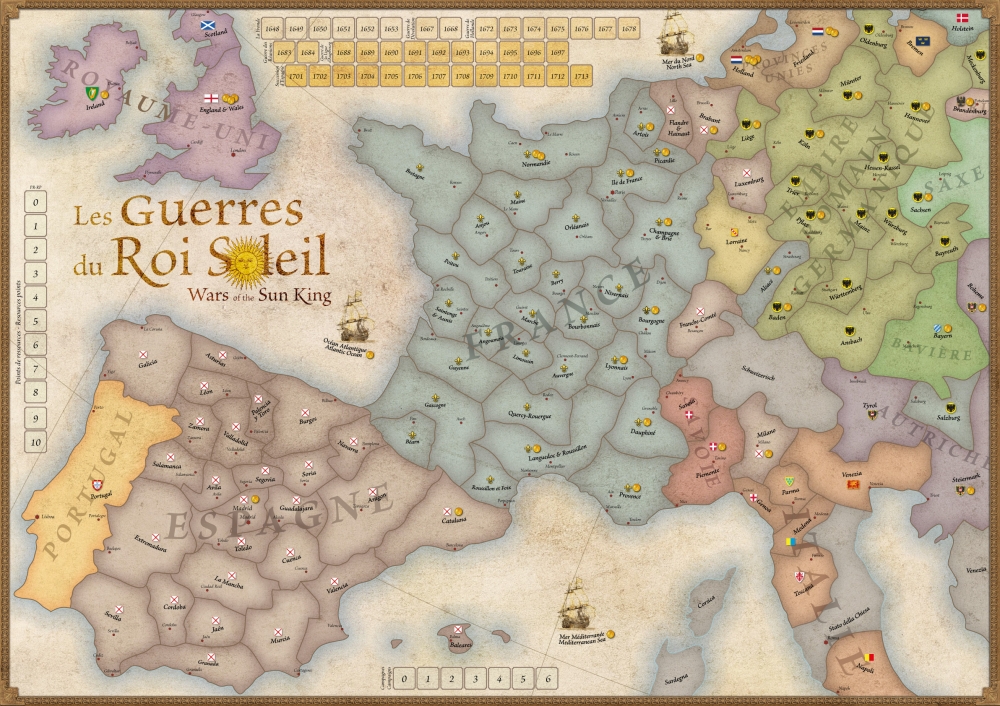The height and width of the screenshot is (706, 1000).
Task: Choose year 1667 on the turn track
Action: pyautogui.click(x=426, y=30)
